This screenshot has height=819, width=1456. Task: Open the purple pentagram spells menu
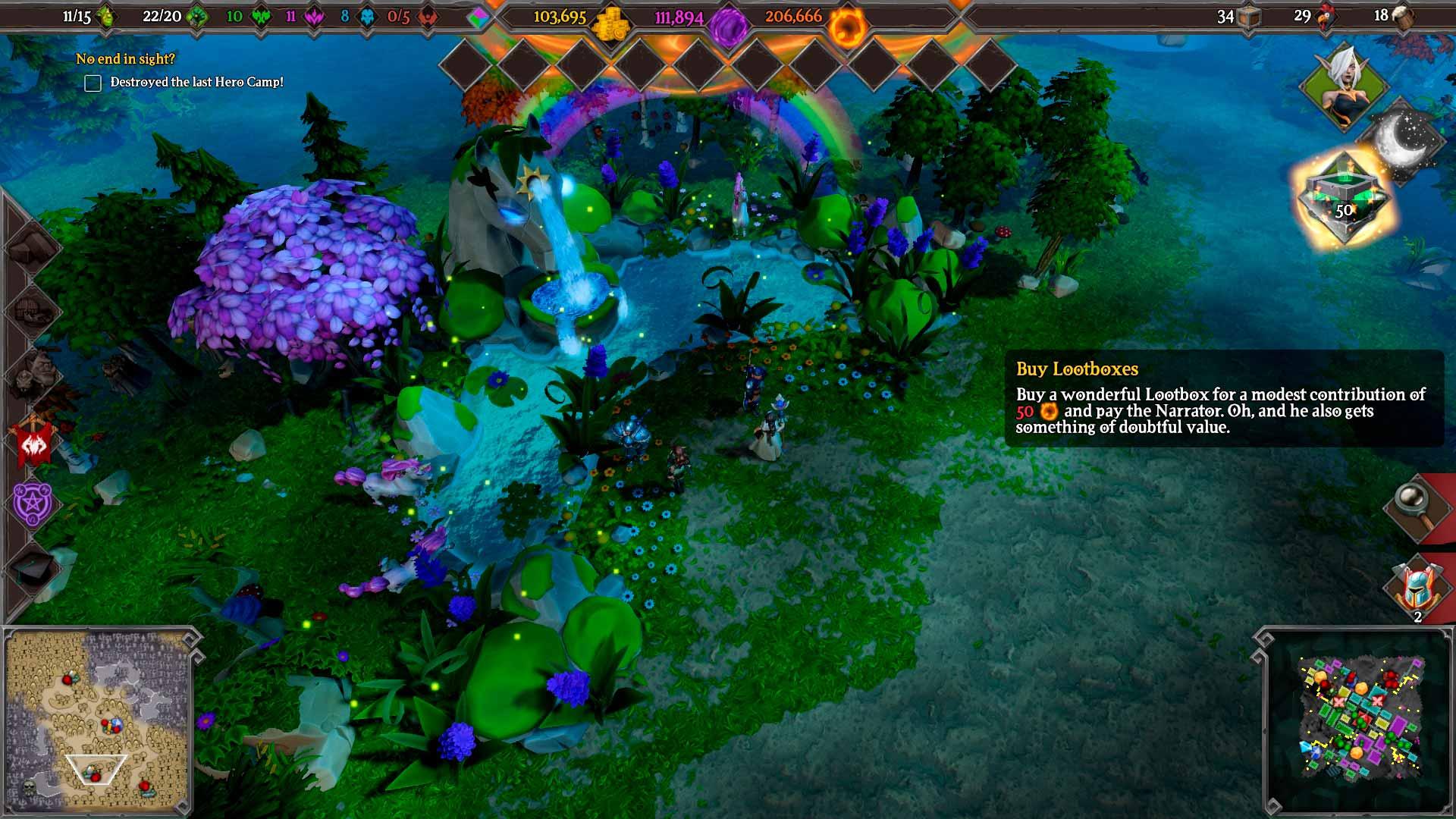click(x=33, y=503)
